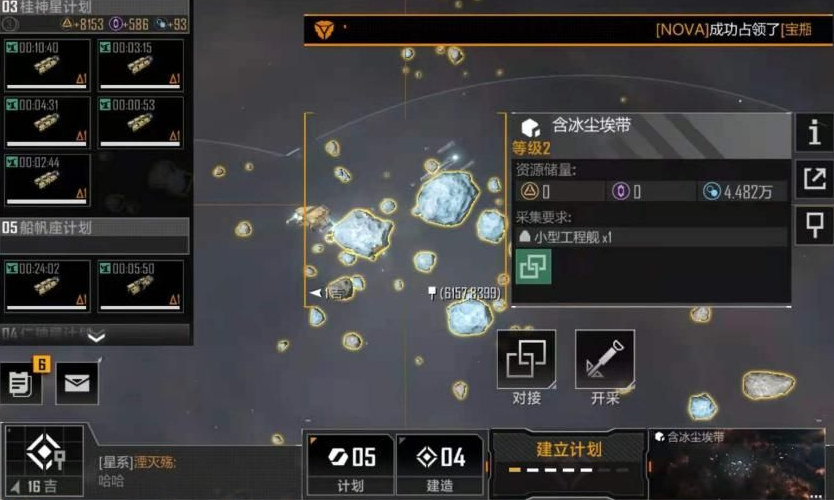Screen dimensions: 834x500
Task: Open the 含冰尘埃带 preview thumbnail
Action: (x=740, y=466)
